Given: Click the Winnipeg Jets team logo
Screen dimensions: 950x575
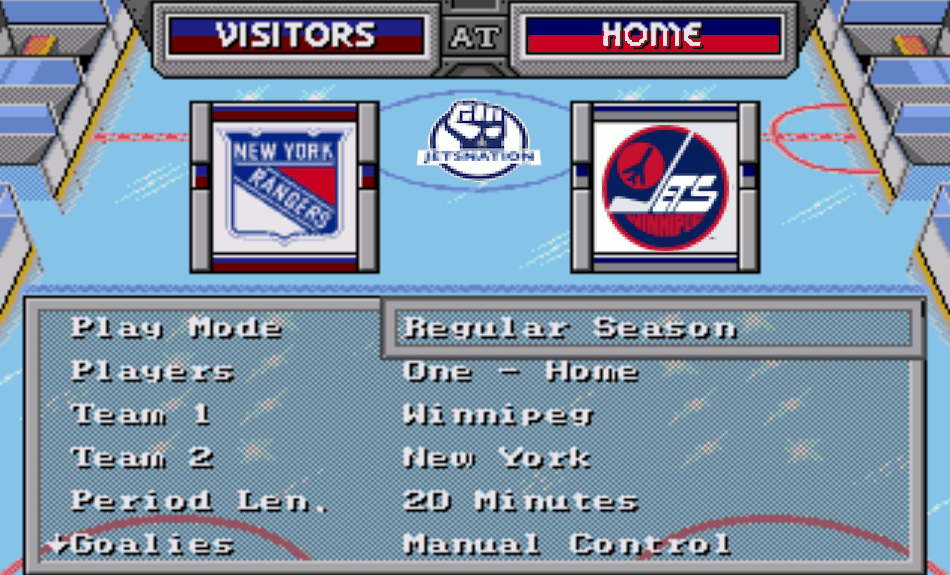Looking at the screenshot, I should coord(665,187).
